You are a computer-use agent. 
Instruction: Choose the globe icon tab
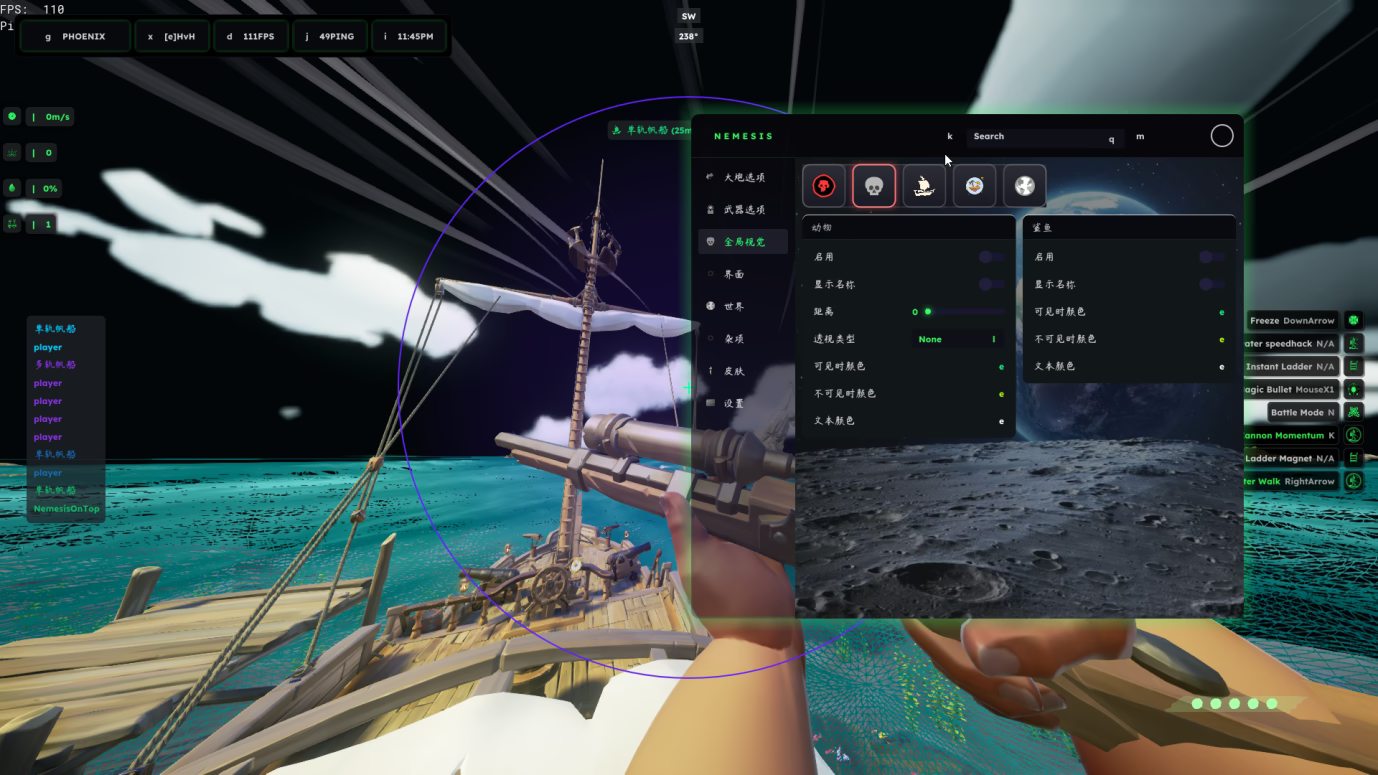1024,186
